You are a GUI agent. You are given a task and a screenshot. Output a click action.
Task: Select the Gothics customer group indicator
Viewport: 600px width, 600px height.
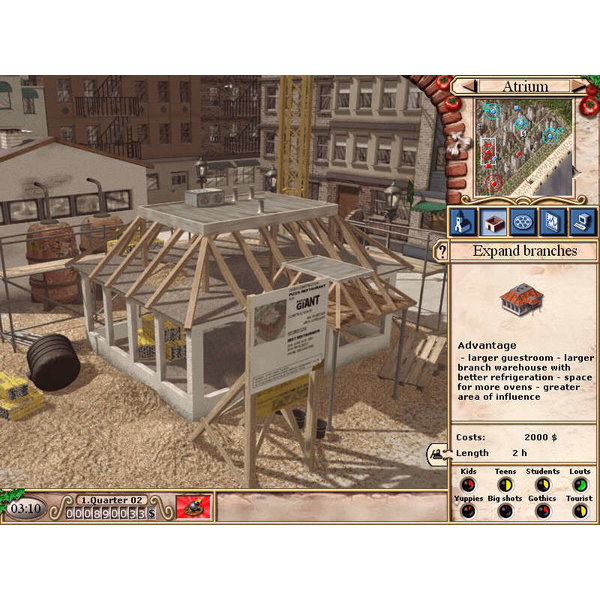[x=542, y=511]
